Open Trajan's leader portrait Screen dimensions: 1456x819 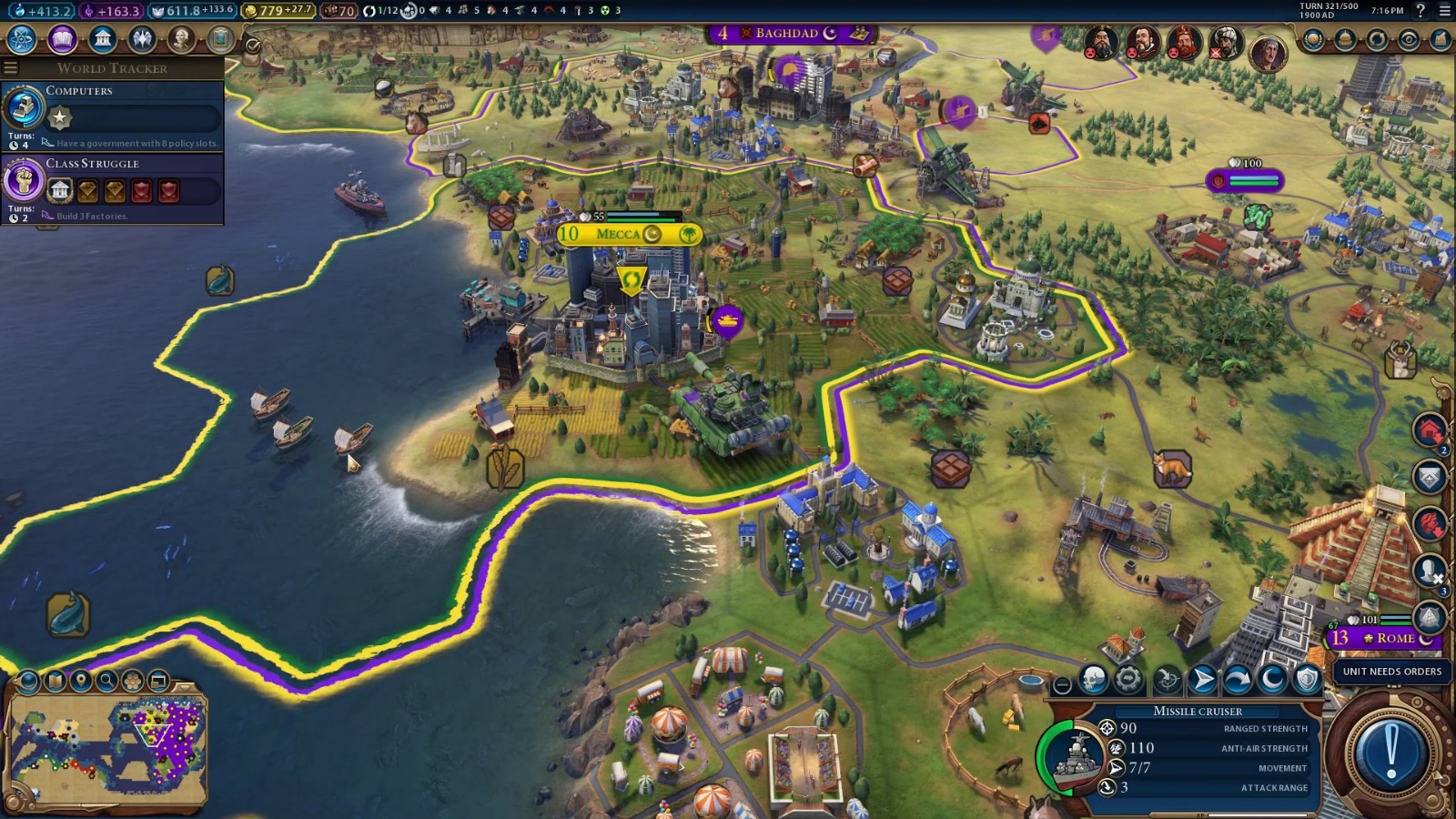coord(1267,55)
